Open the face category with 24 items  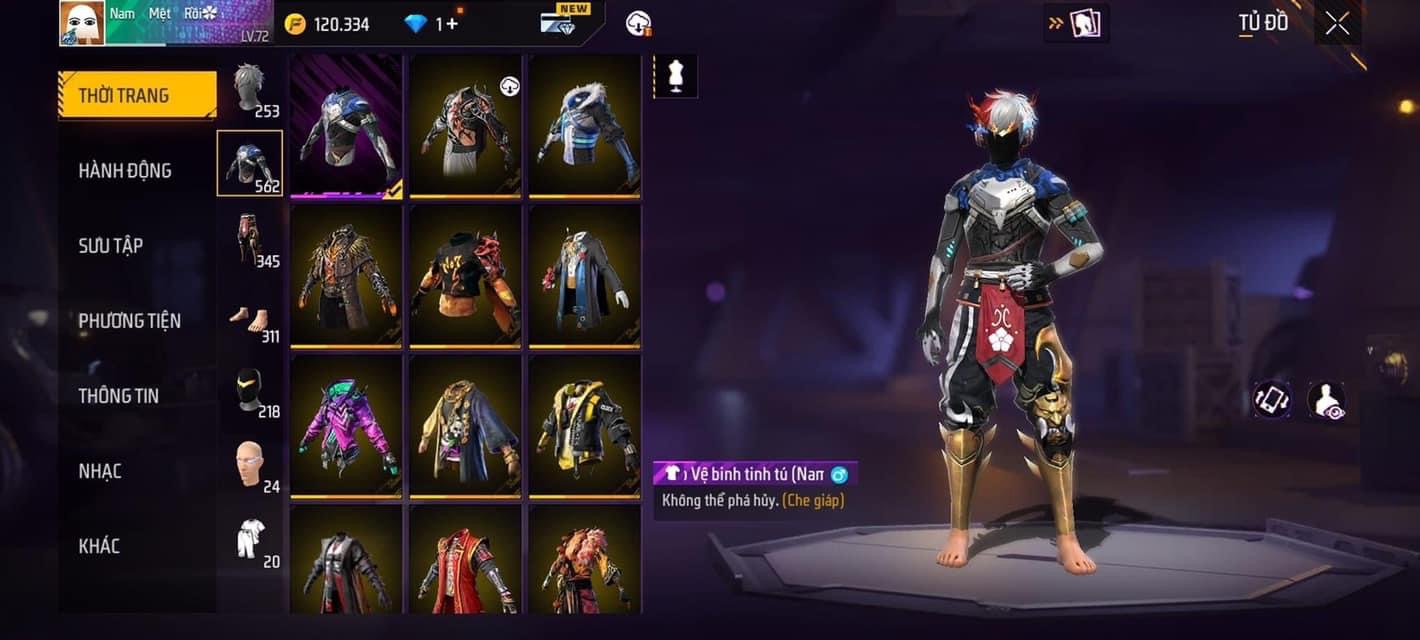(250, 465)
